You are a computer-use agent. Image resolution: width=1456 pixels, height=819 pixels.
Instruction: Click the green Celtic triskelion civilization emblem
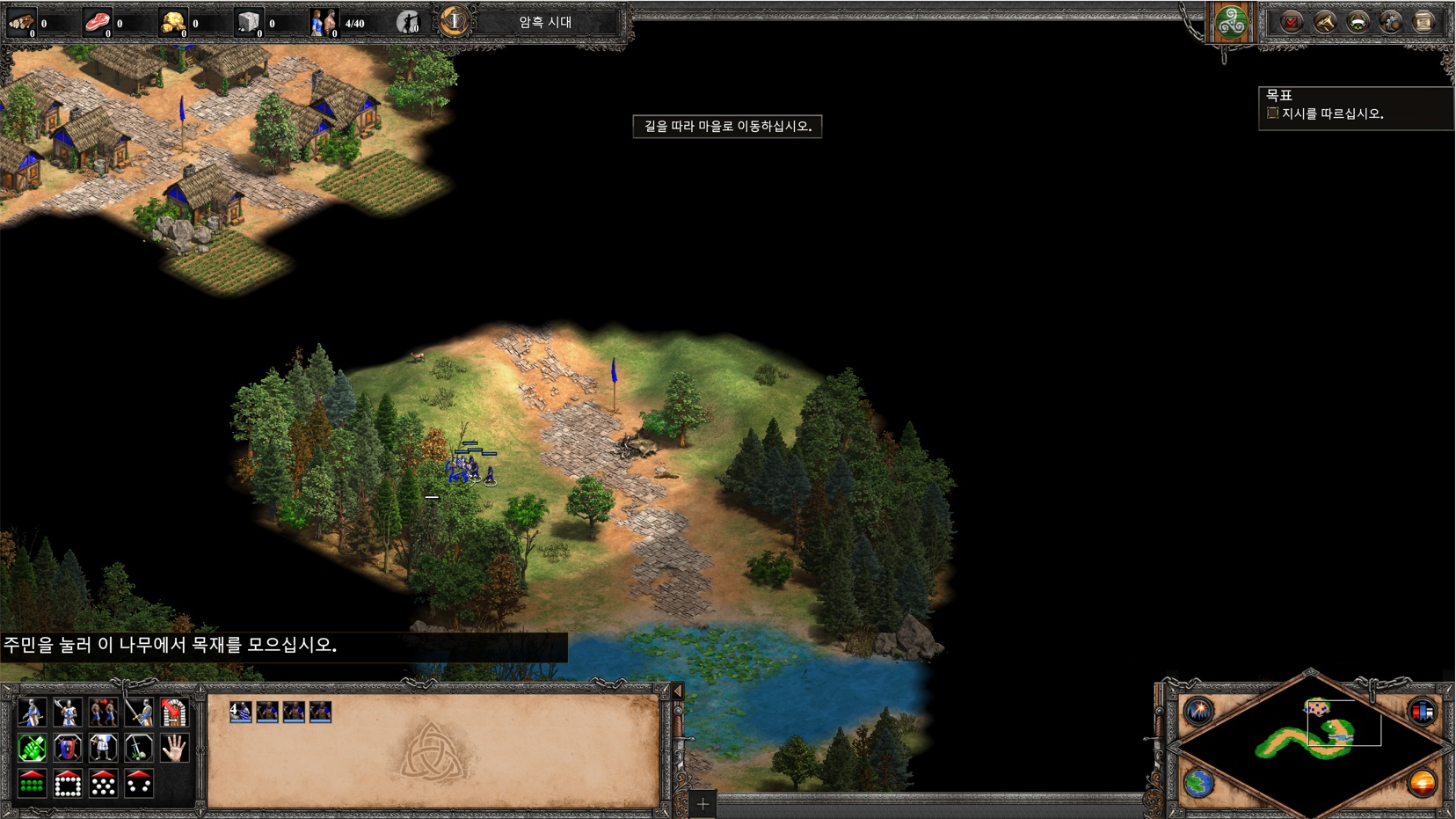1230,22
